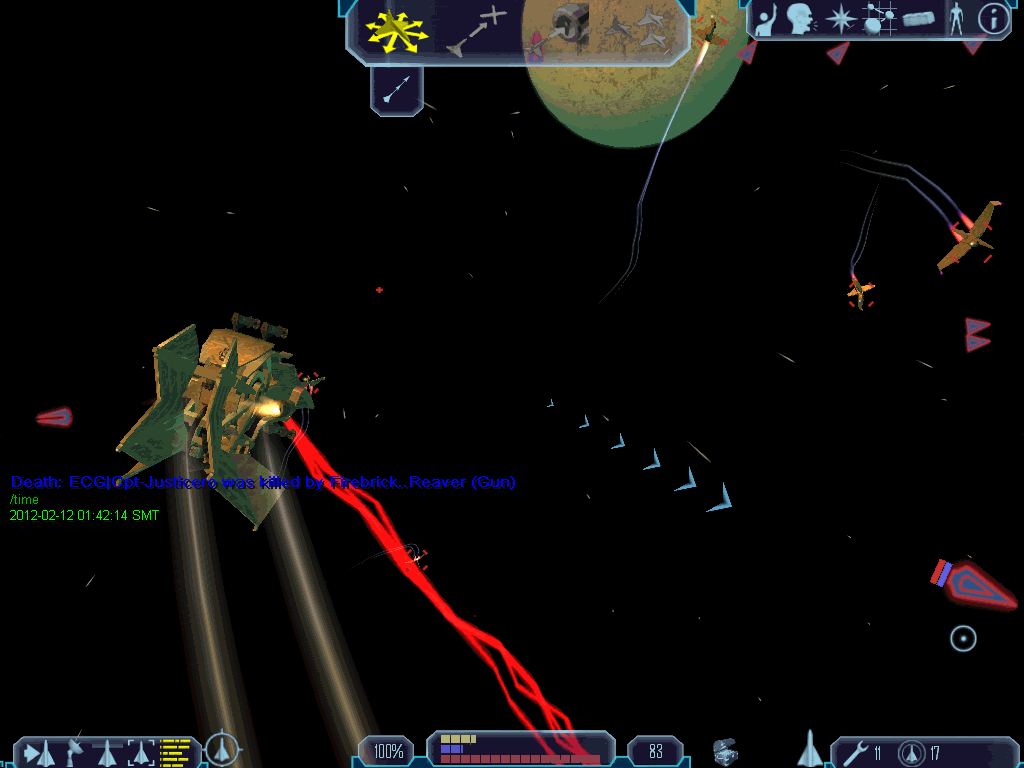The width and height of the screenshot is (1024, 768).
Task: Click the wrench repair icon
Action: pos(852,752)
